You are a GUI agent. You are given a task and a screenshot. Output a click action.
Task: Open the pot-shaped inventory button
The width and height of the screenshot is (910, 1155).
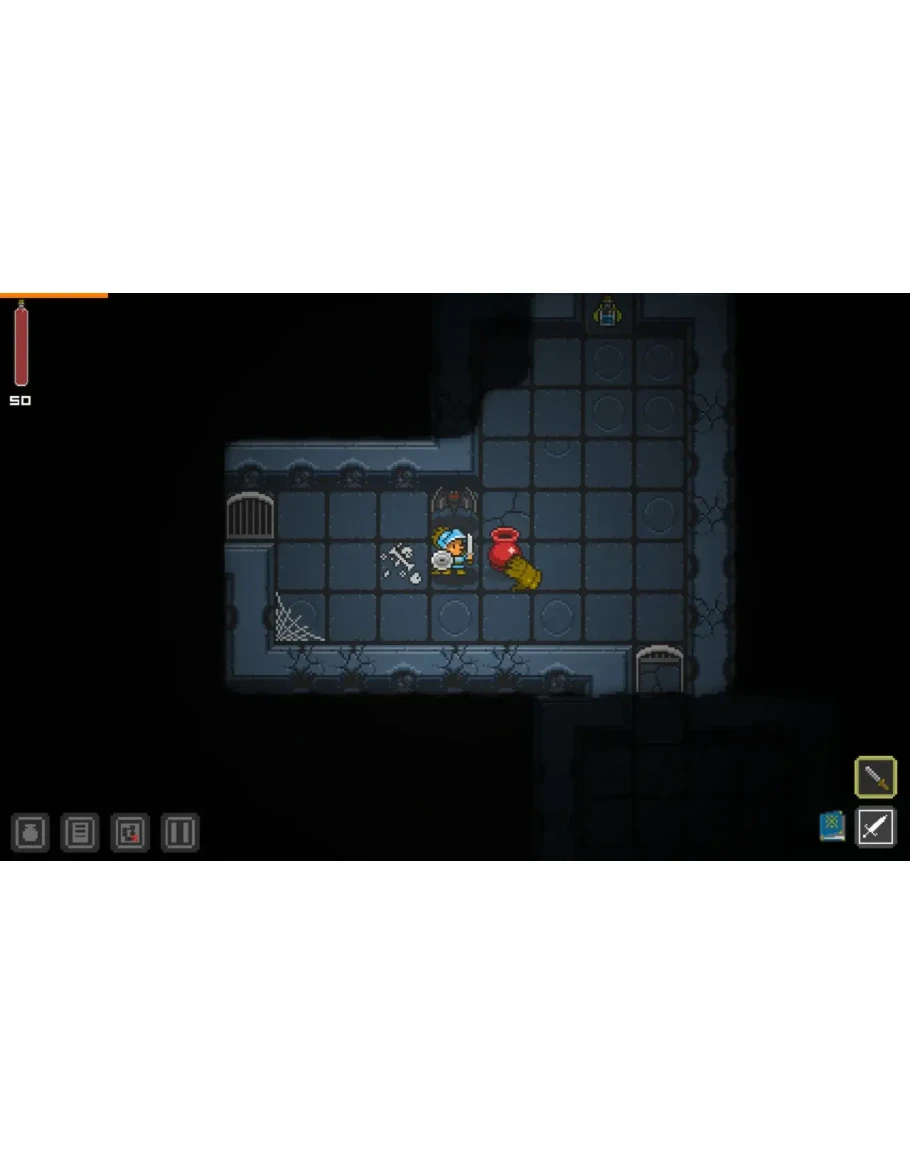click(x=30, y=832)
